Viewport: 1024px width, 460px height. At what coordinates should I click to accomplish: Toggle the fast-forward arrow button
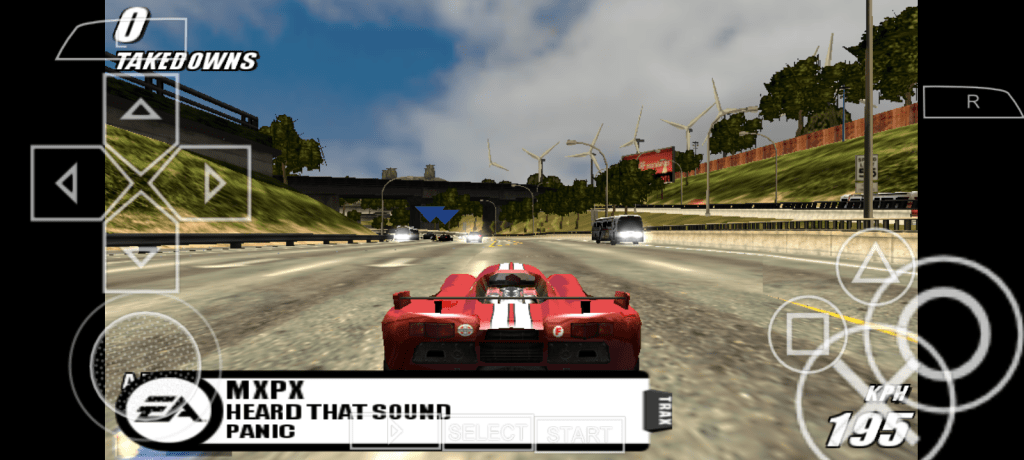395,432
